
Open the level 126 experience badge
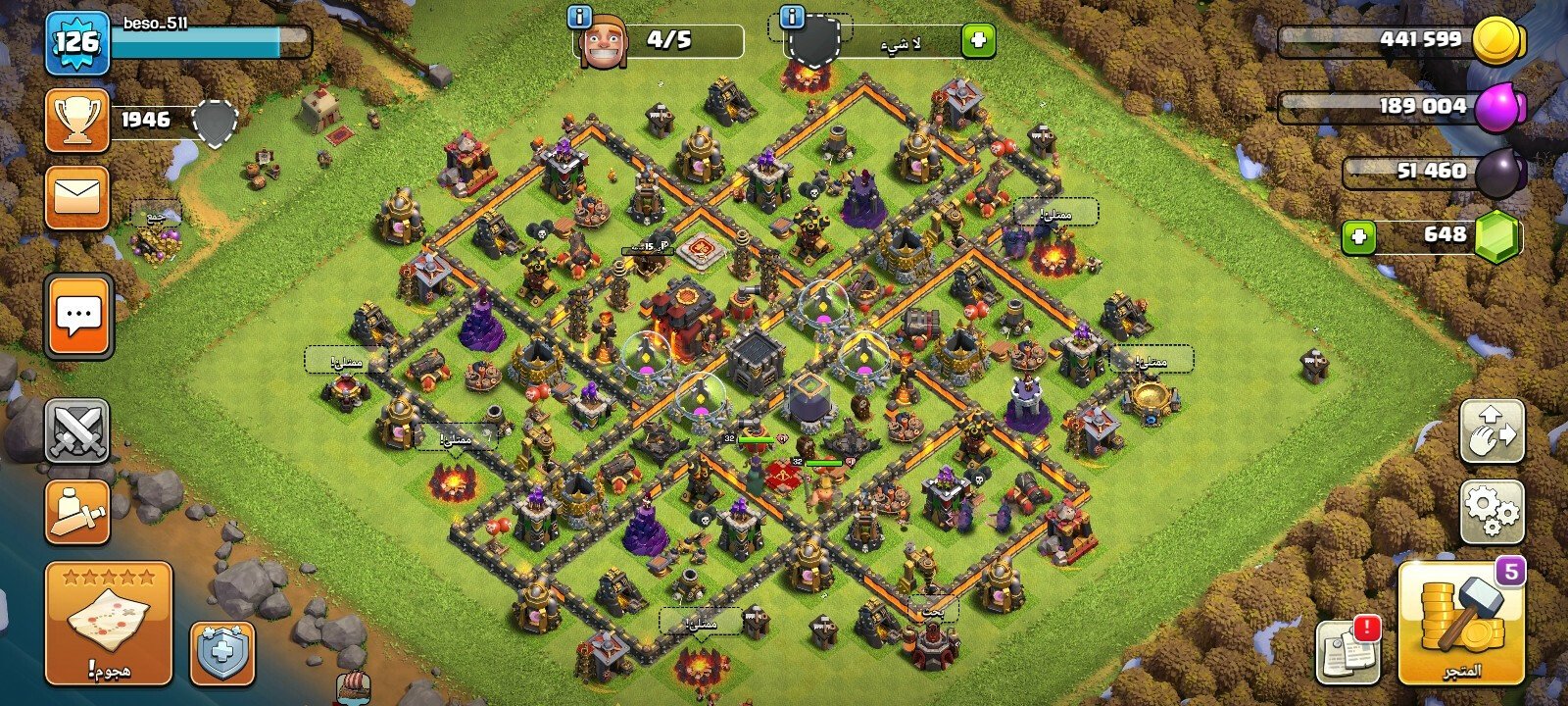76,42
